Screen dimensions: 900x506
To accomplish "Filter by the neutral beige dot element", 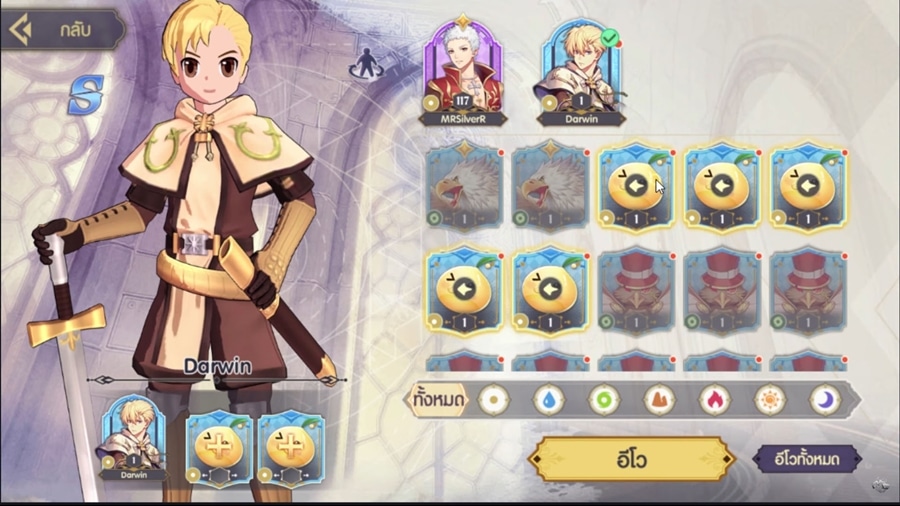I will [x=493, y=400].
